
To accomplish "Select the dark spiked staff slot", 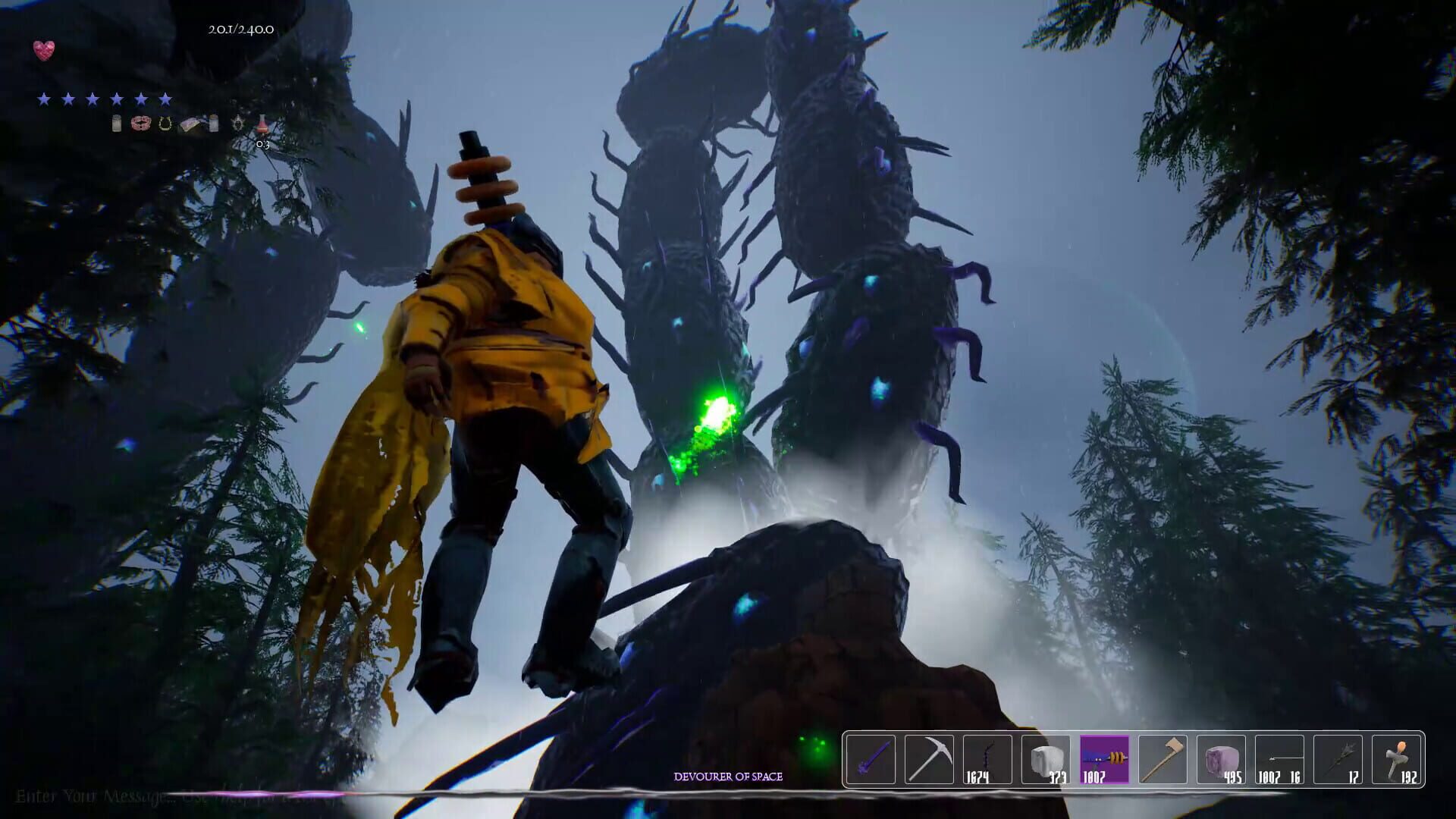I will pos(1338,759).
